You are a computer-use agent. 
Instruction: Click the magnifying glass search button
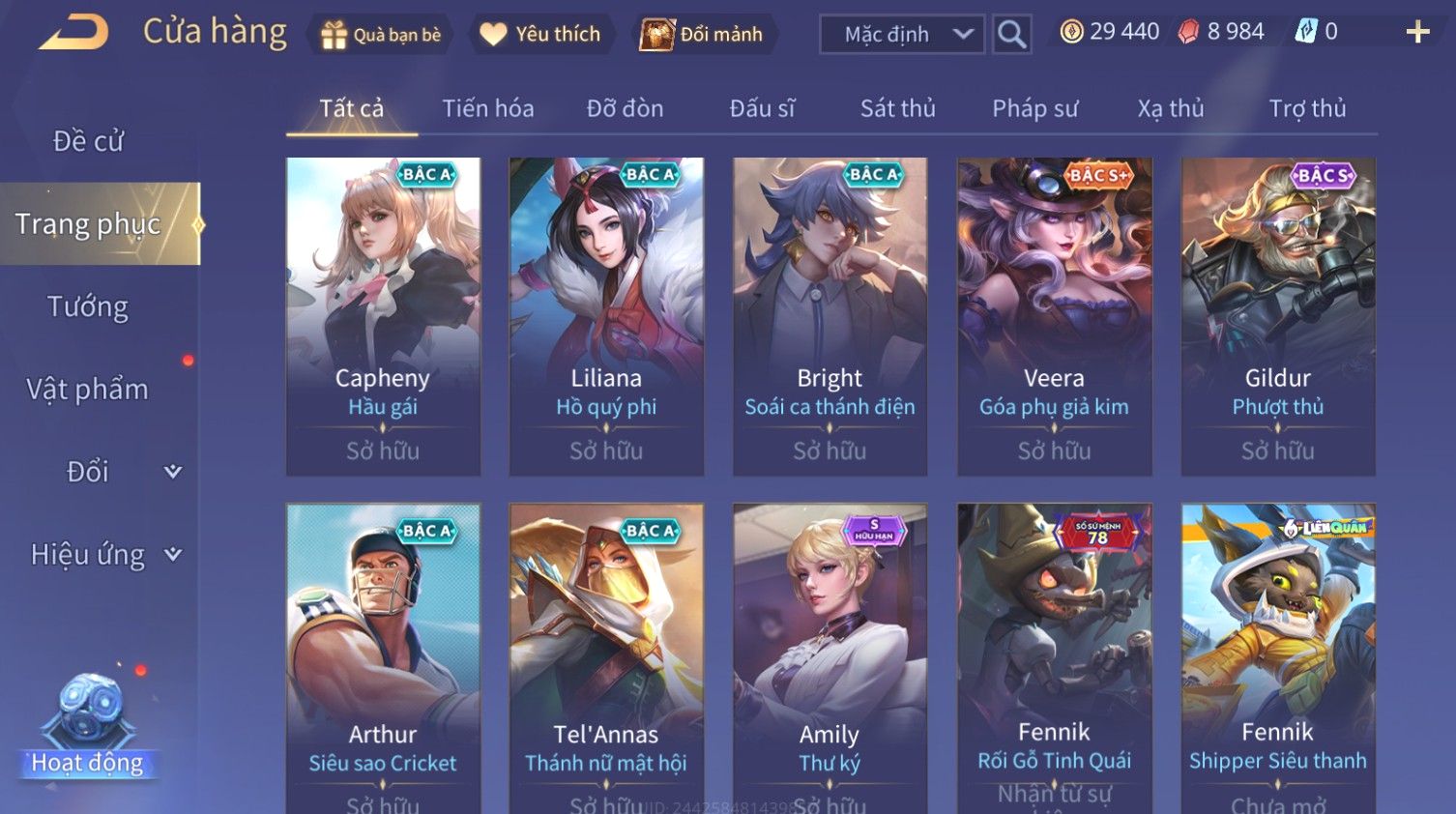(1011, 35)
